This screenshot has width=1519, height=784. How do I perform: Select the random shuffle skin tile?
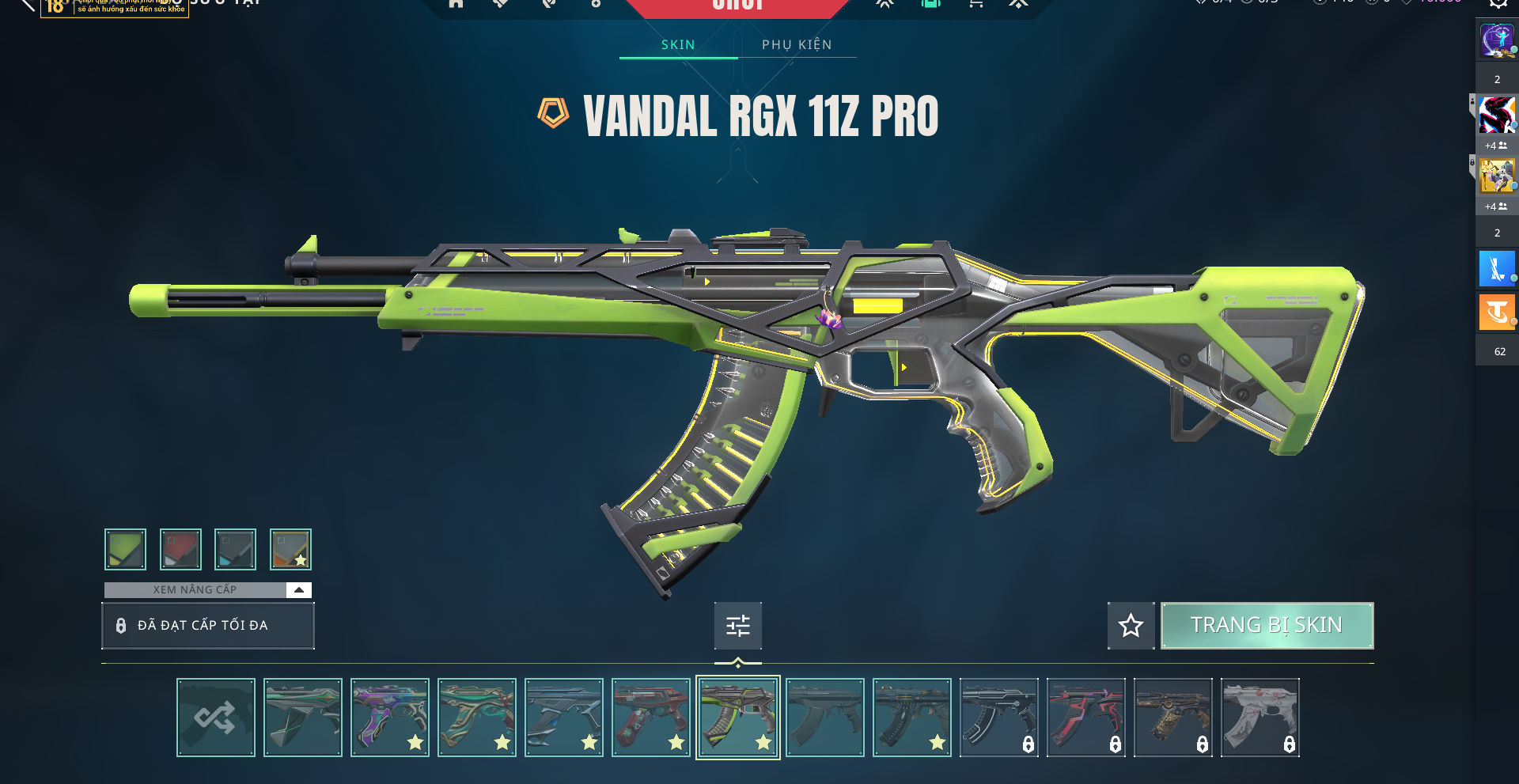[216, 718]
